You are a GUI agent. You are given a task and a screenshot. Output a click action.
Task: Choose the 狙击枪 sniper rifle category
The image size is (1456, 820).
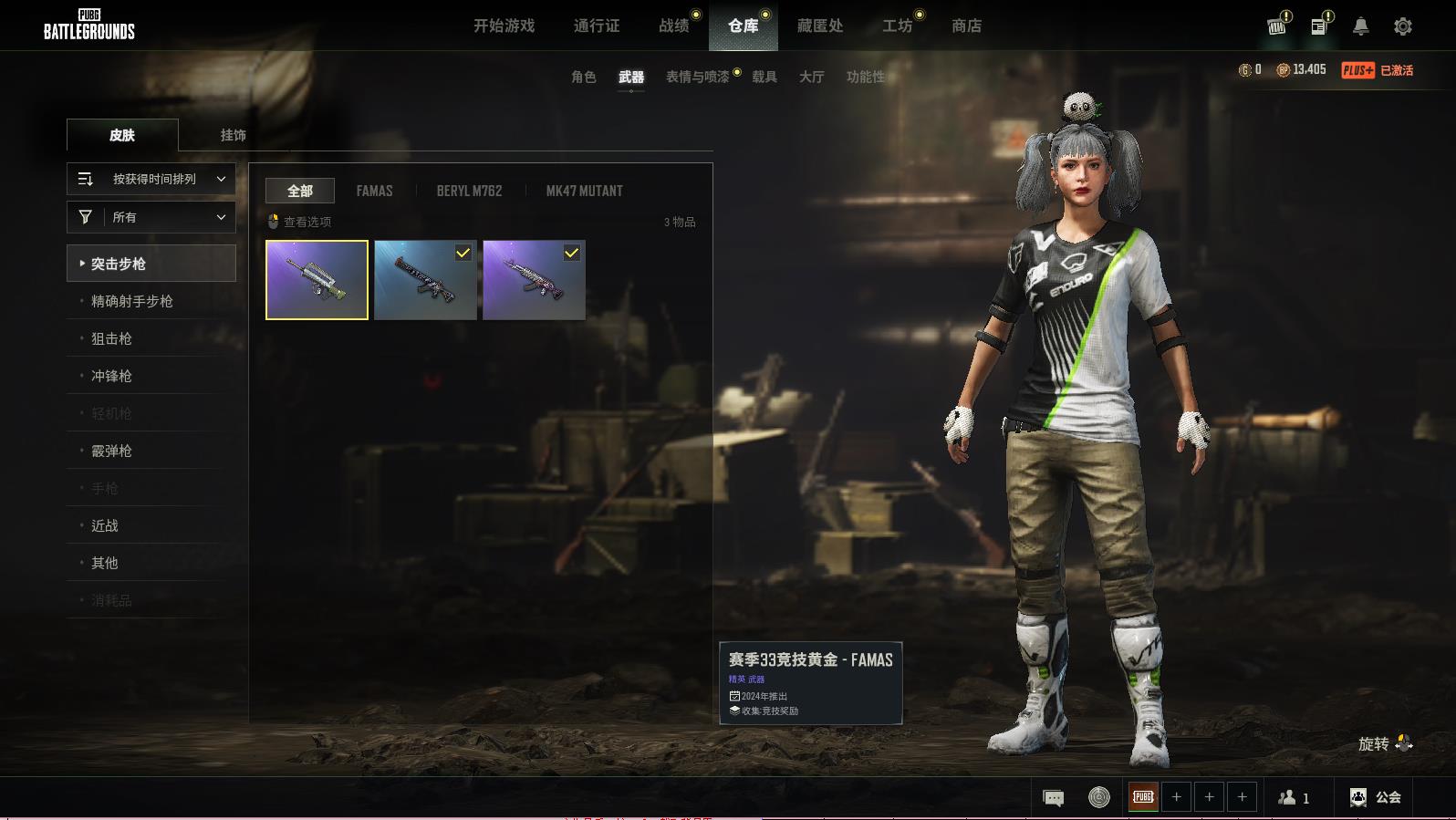pos(111,338)
